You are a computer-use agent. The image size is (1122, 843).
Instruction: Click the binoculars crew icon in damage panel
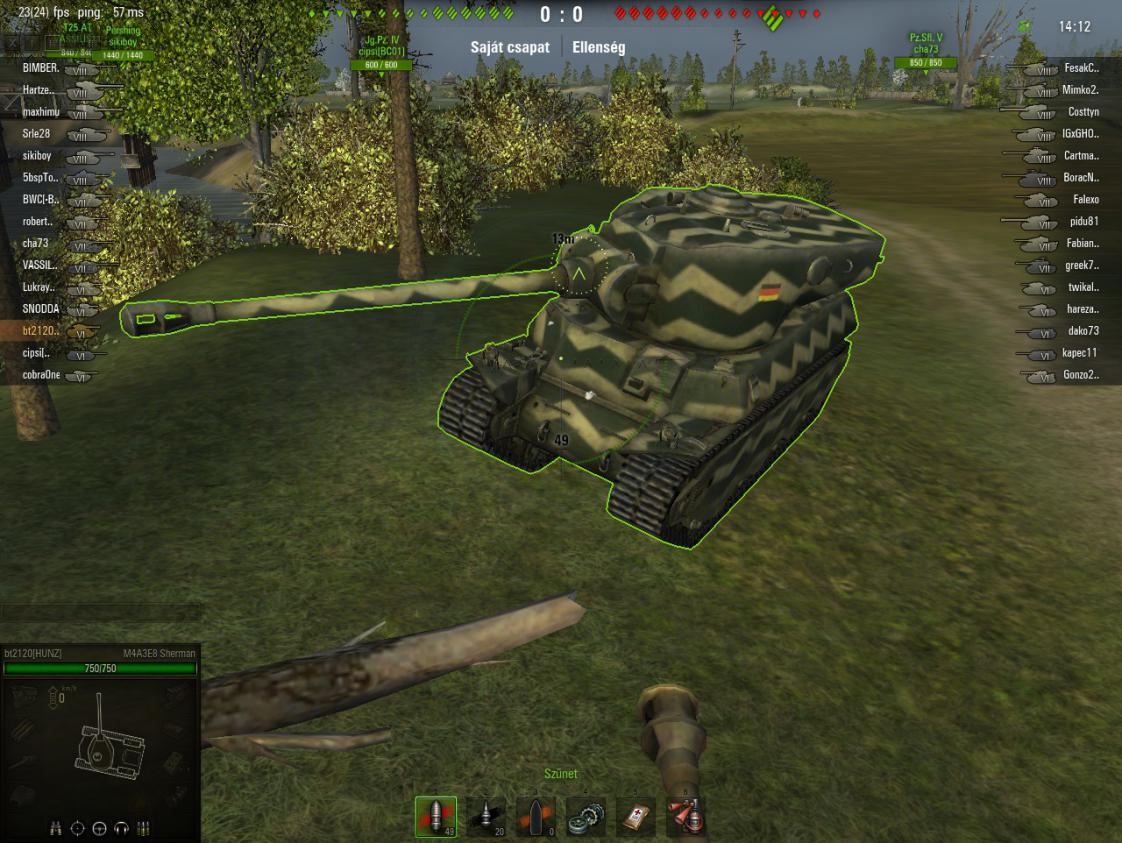click(58, 828)
